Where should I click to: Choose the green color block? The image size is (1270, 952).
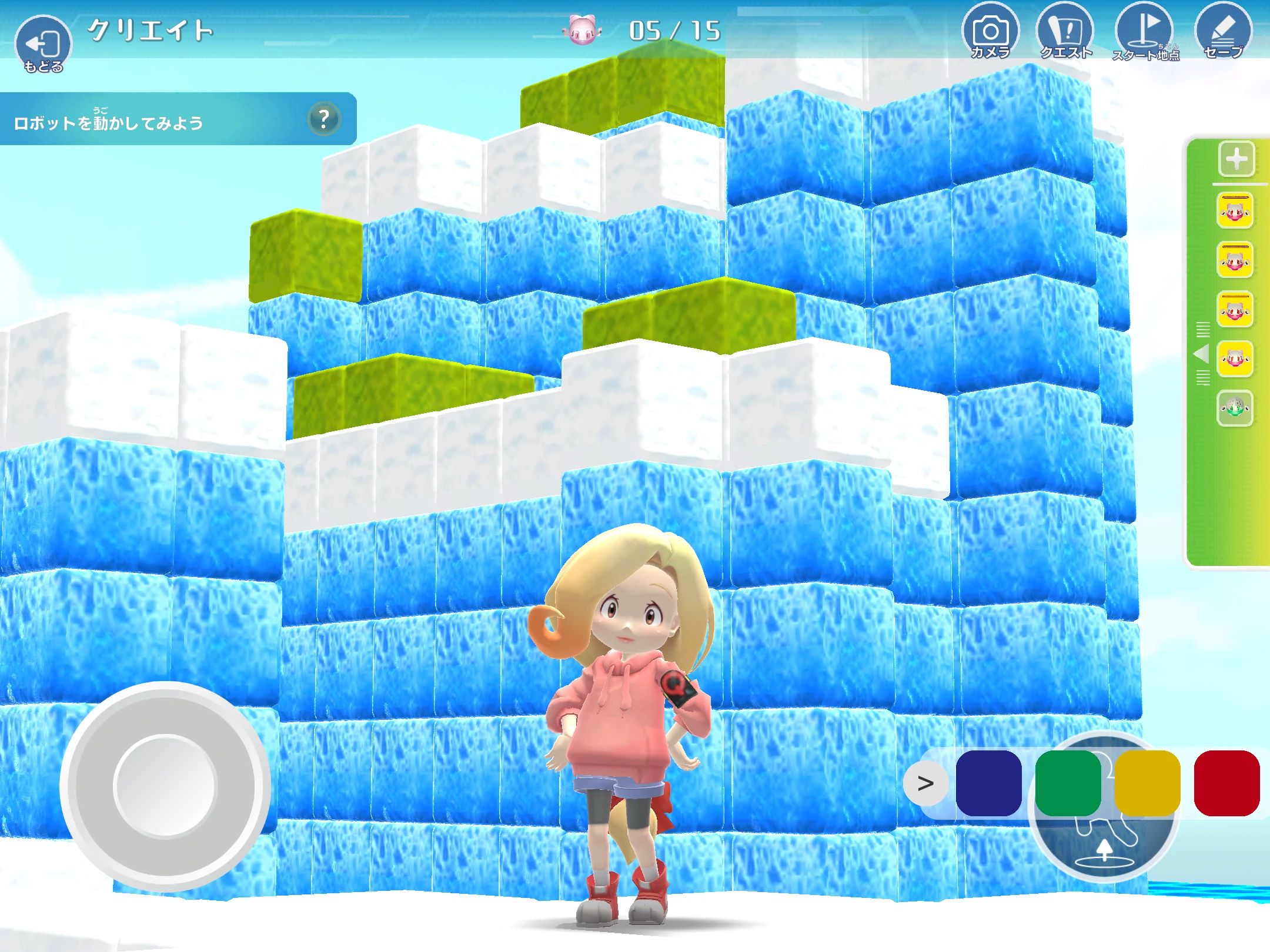[1068, 783]
